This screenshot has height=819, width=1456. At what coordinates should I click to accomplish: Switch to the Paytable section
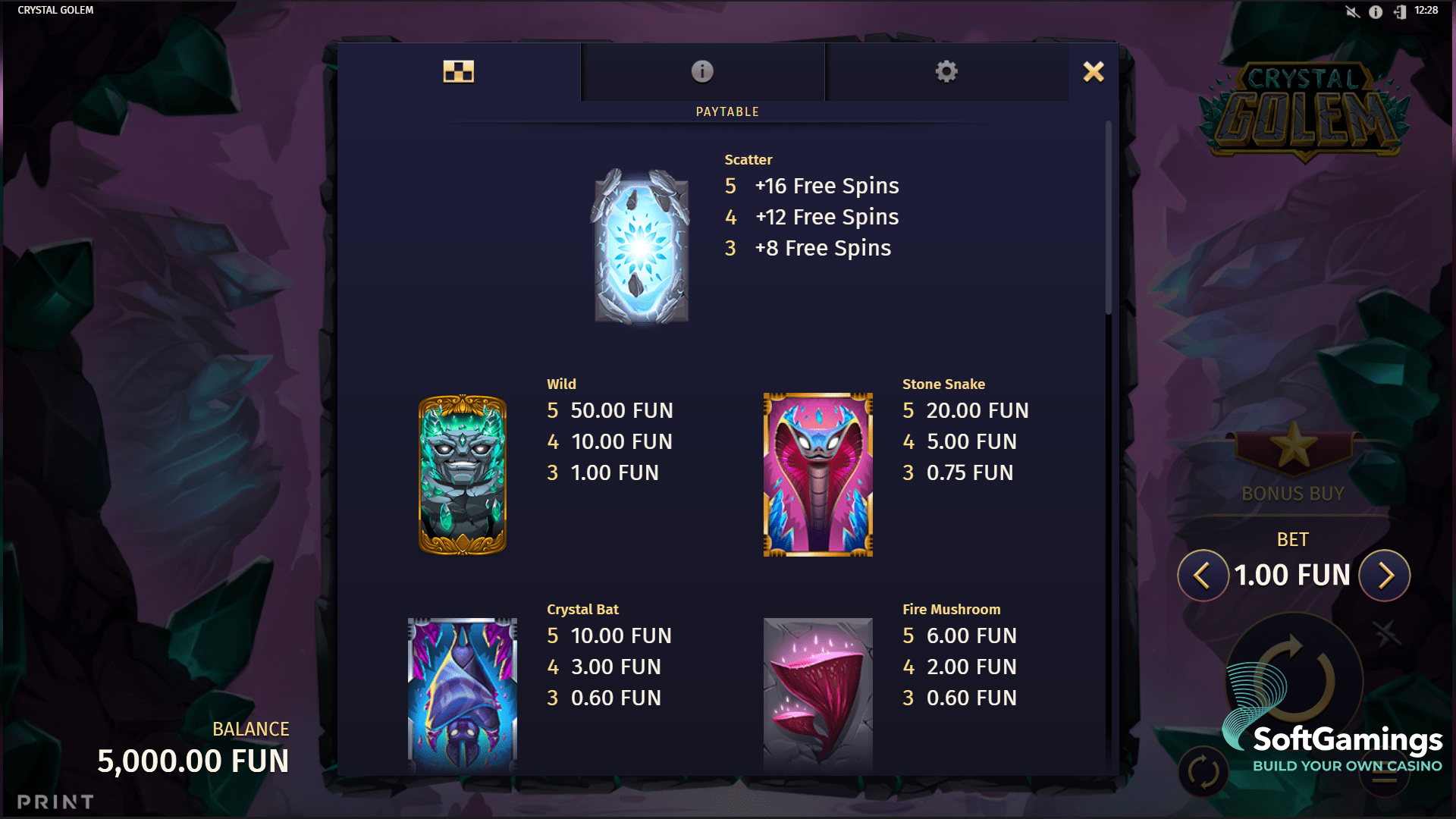click(727, 111)
